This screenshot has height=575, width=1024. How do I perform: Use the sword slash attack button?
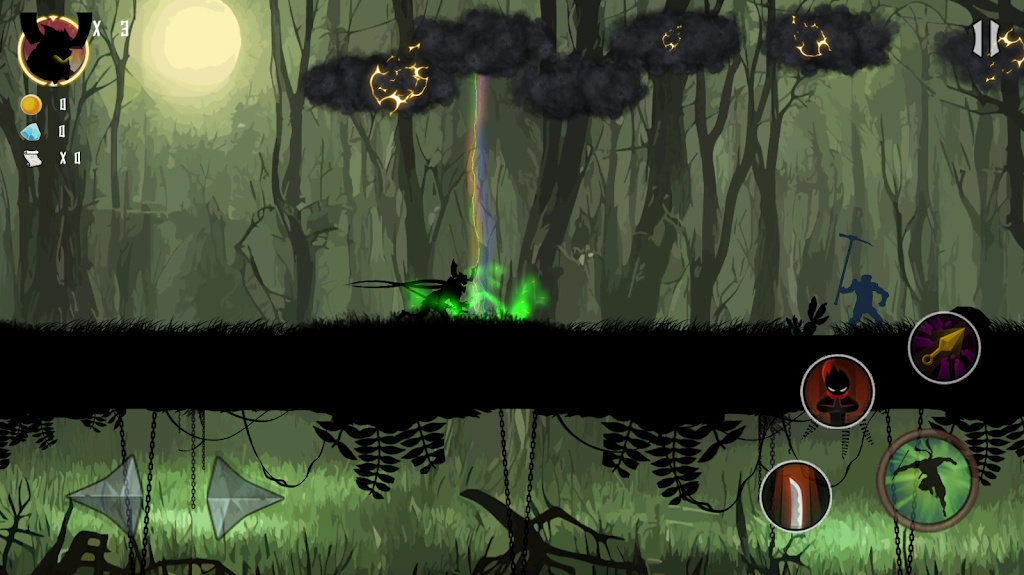point(795,495)
